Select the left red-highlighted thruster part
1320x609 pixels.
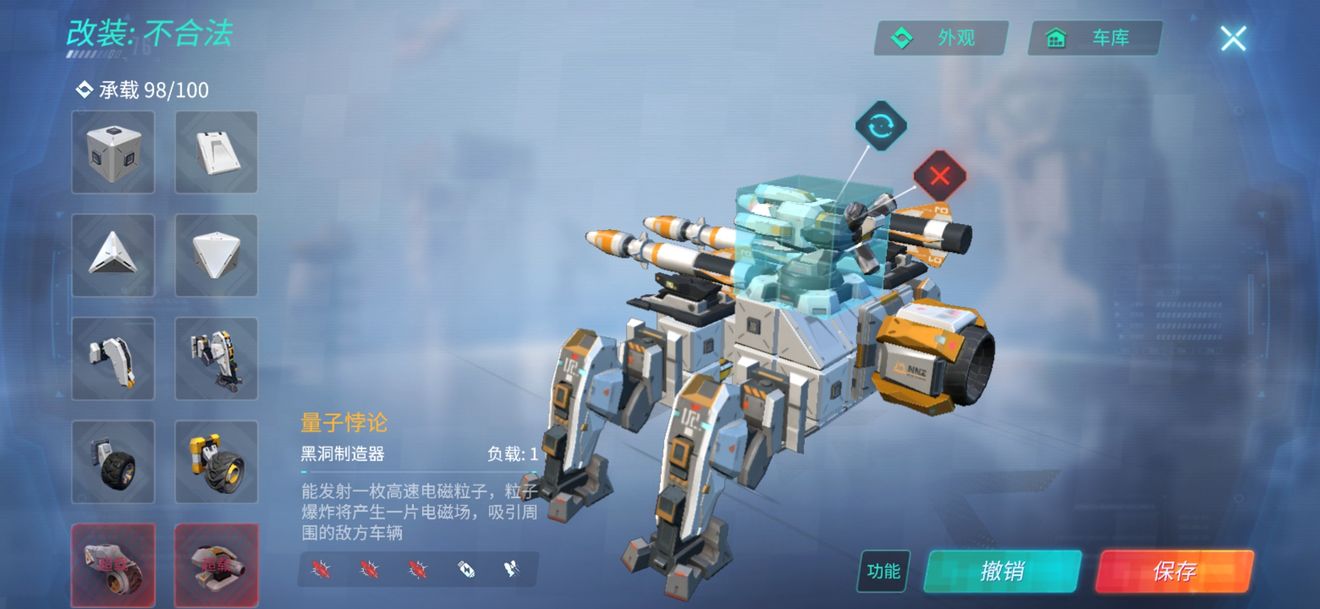113,564
